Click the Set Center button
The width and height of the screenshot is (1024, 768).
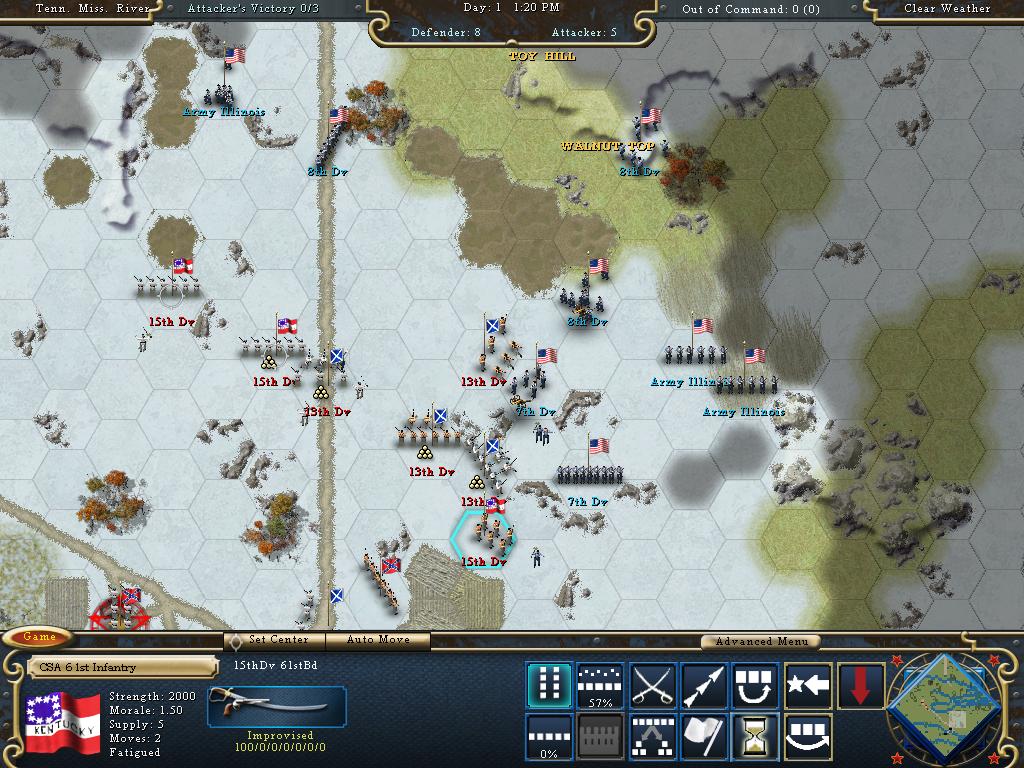pyautogui.click(x=278, y=640)
